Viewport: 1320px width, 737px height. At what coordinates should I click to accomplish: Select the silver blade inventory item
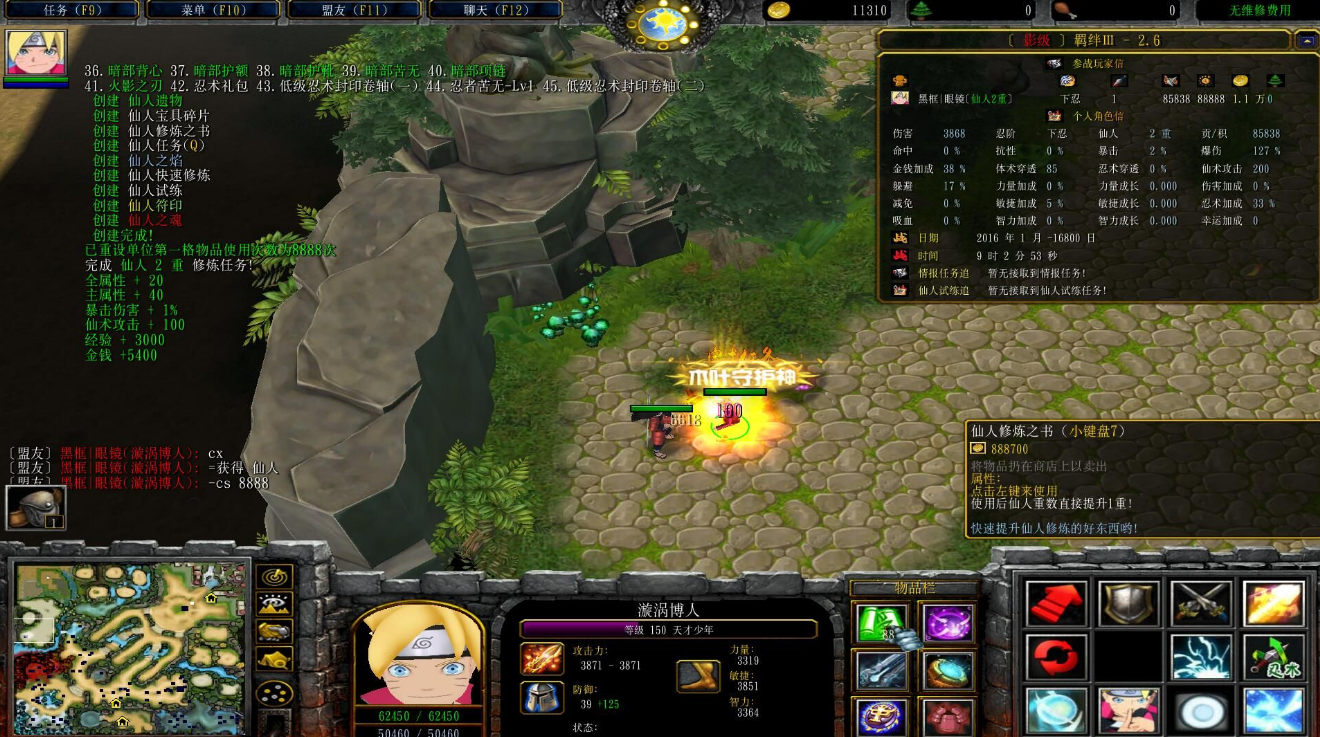pos(881,671)
